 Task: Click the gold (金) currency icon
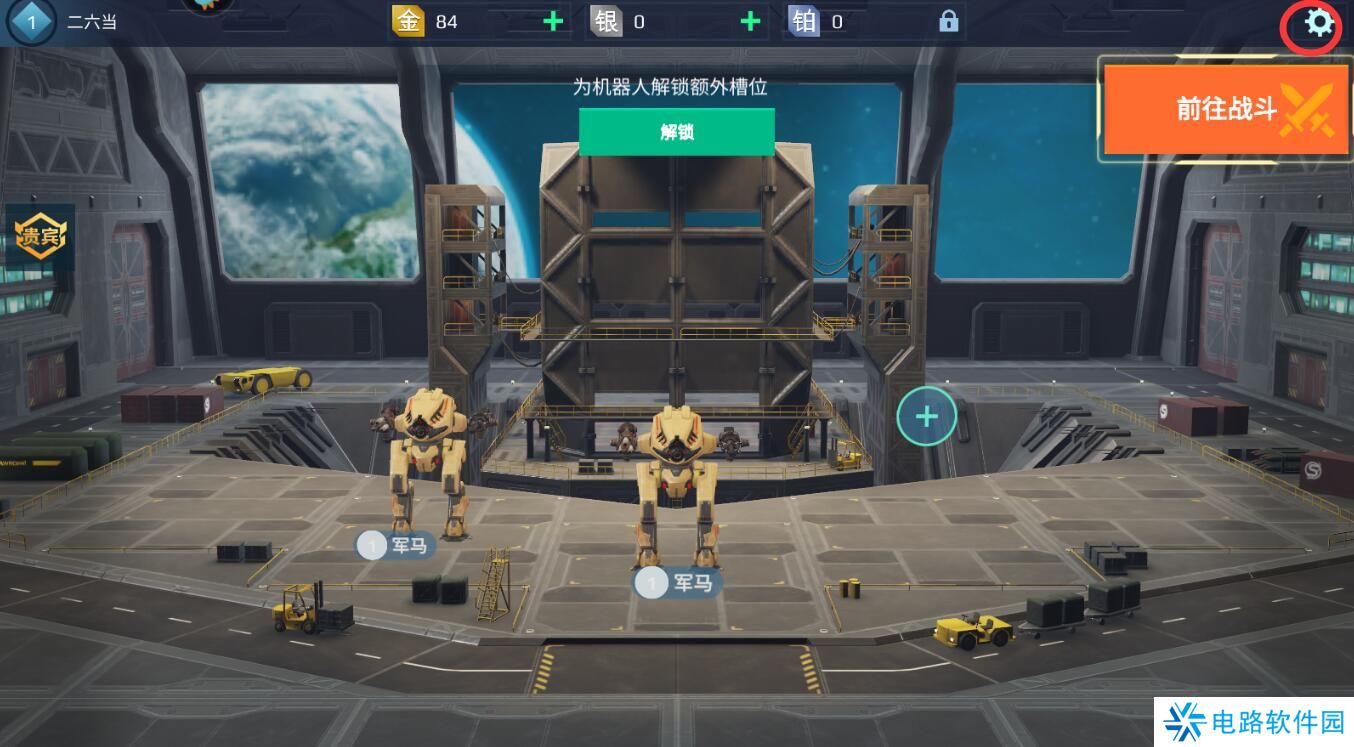[x=409, y=21]
